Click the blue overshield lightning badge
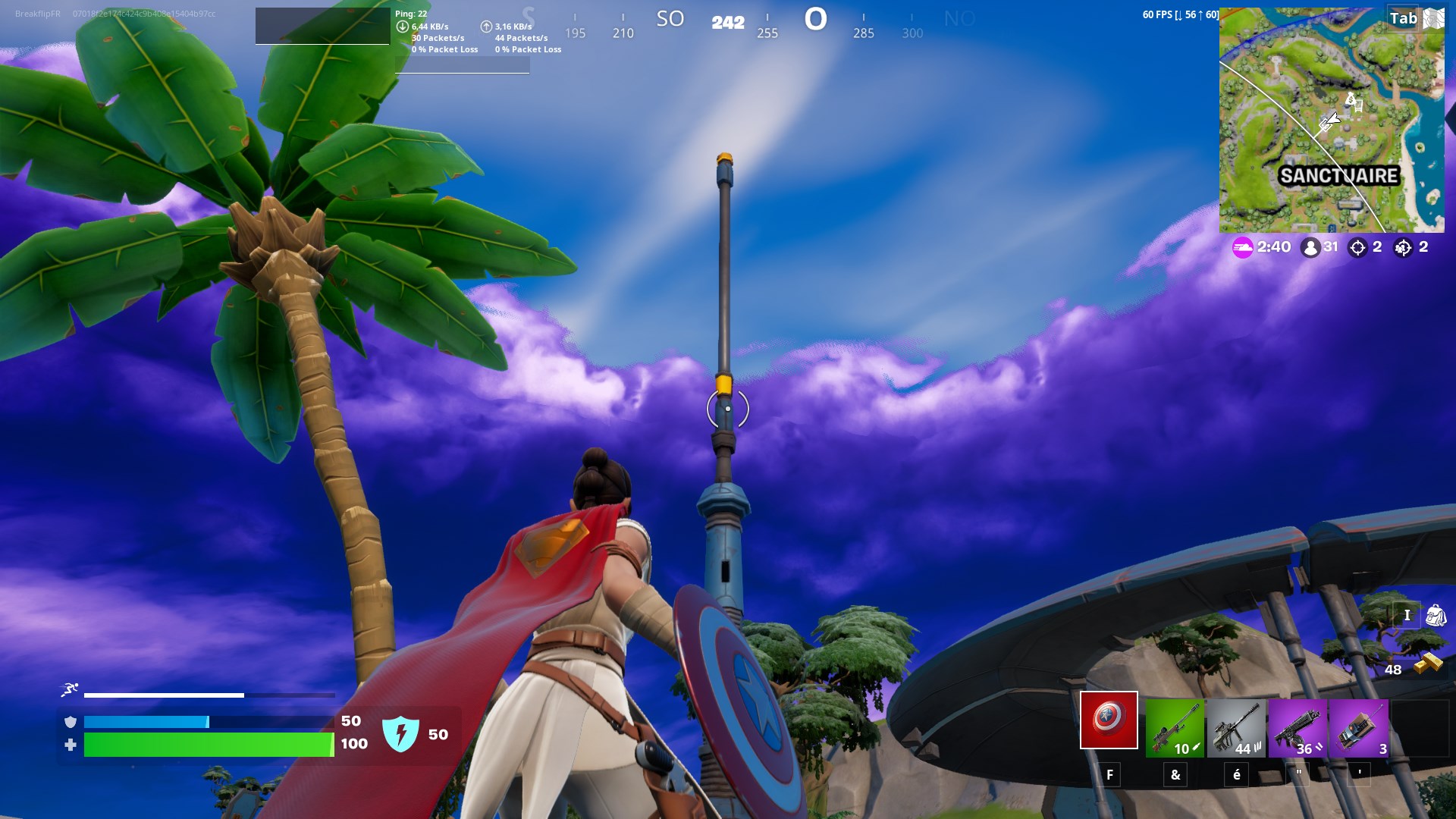Screen dimensions: 1456x819 click(x=402, y=733)
